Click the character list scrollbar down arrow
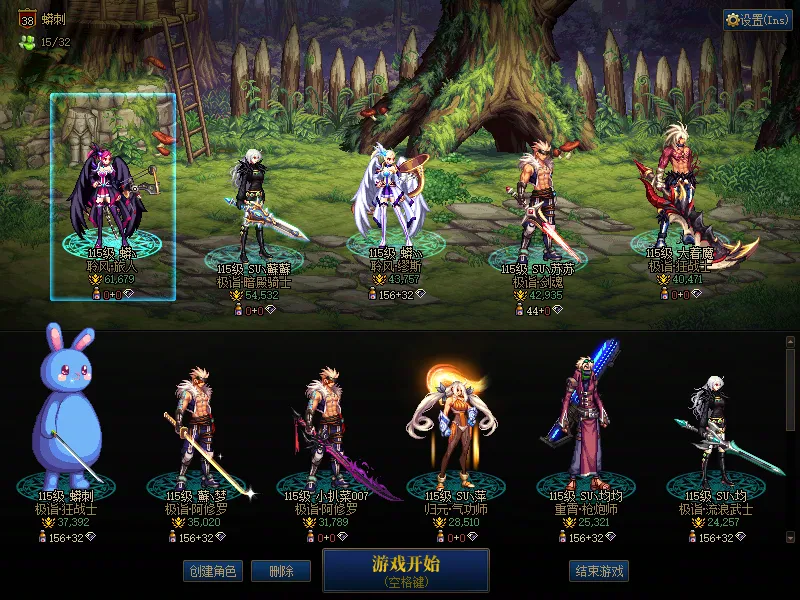Screen dimensions: 800x600 tap(791, 538)
